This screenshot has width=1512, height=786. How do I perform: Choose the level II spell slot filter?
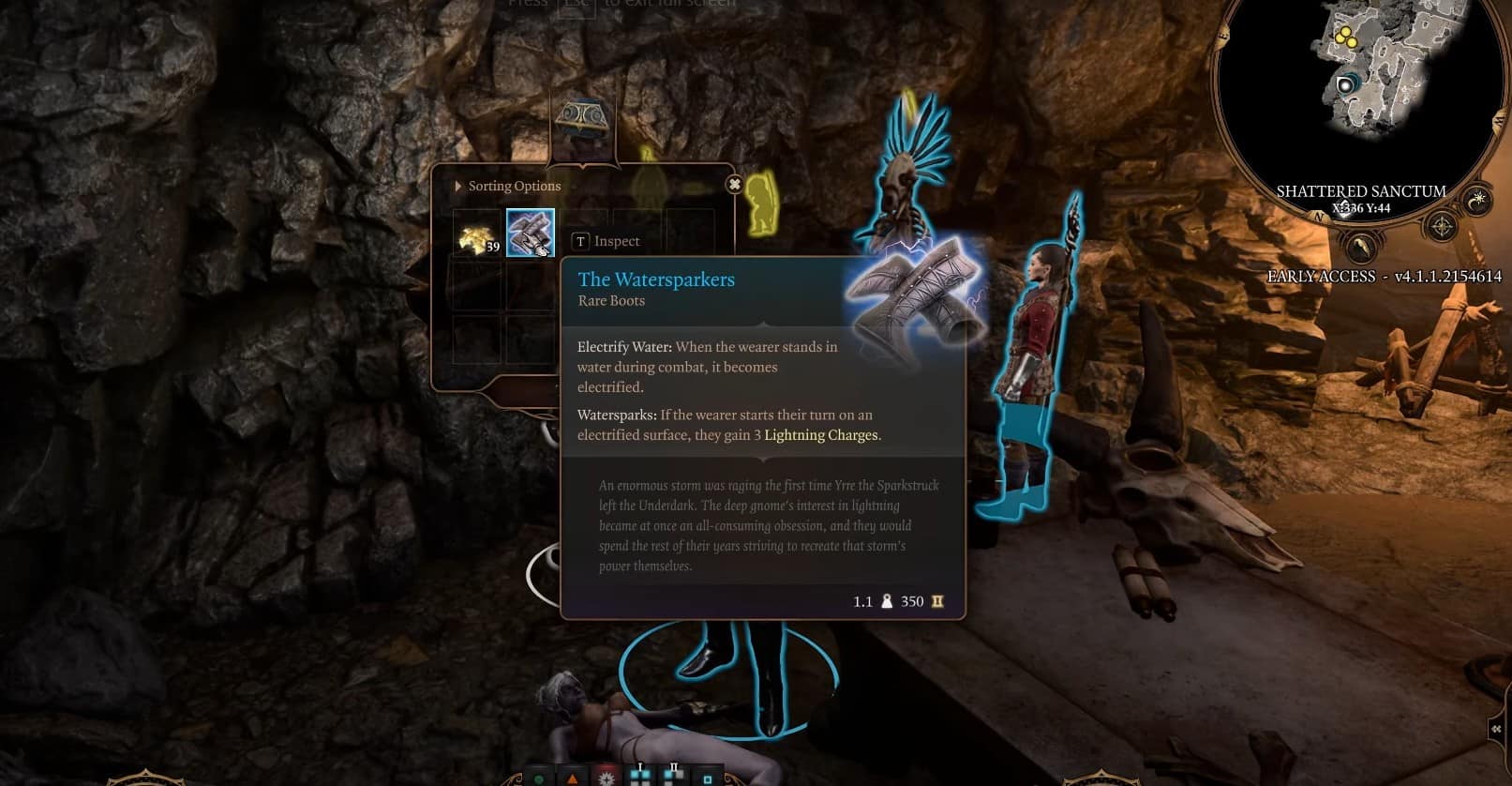[x=673, y=776]
